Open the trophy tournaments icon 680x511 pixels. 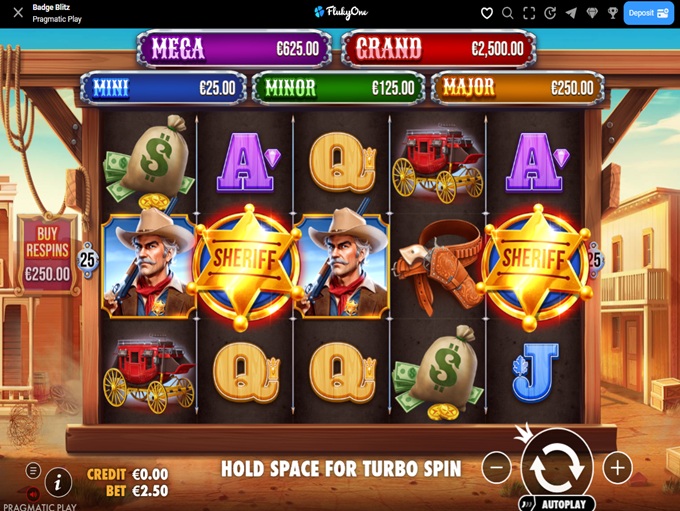613,13
